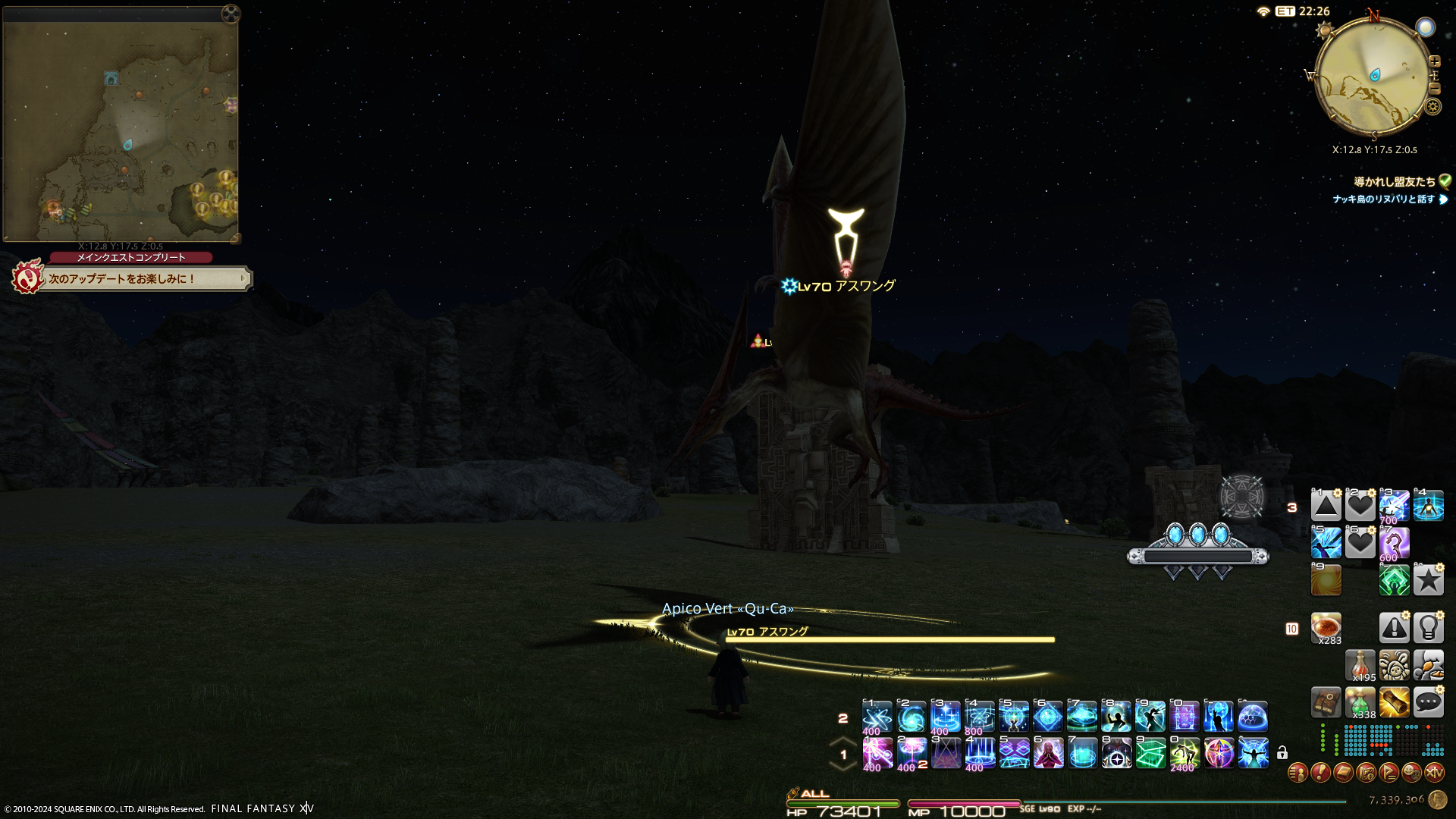Select the 導かれし盟友たち quest in duty list

click(x=1394, y=182)
